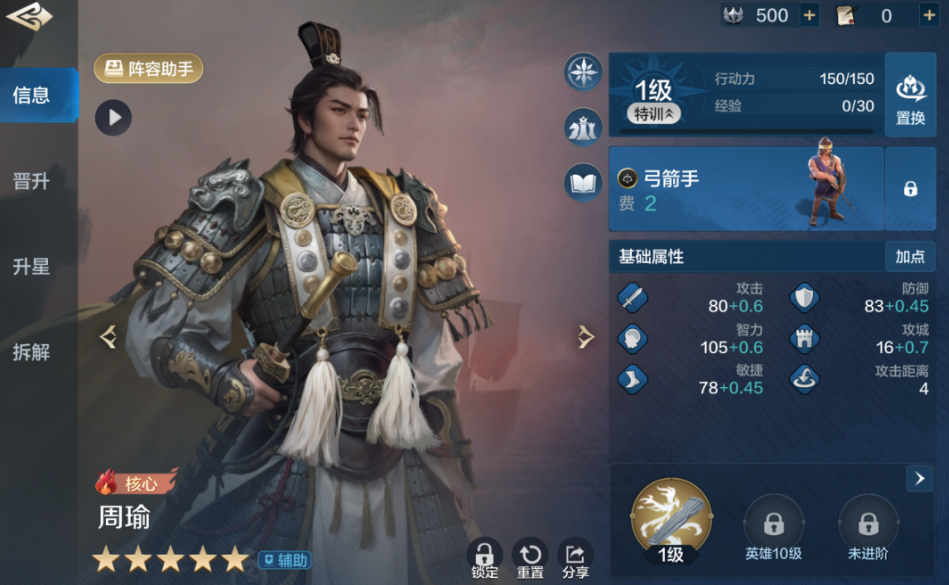Share the hero via 分享
Screen dimensions: 949x585
tap(575, 558)
